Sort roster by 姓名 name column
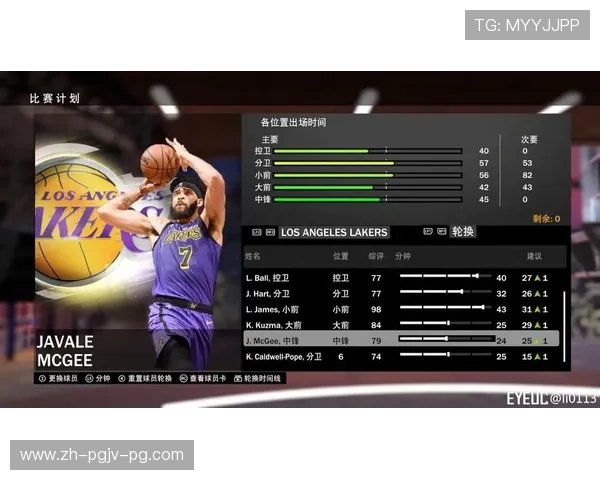The height and width of the screenshot is (480, 600). pos(253,257)
